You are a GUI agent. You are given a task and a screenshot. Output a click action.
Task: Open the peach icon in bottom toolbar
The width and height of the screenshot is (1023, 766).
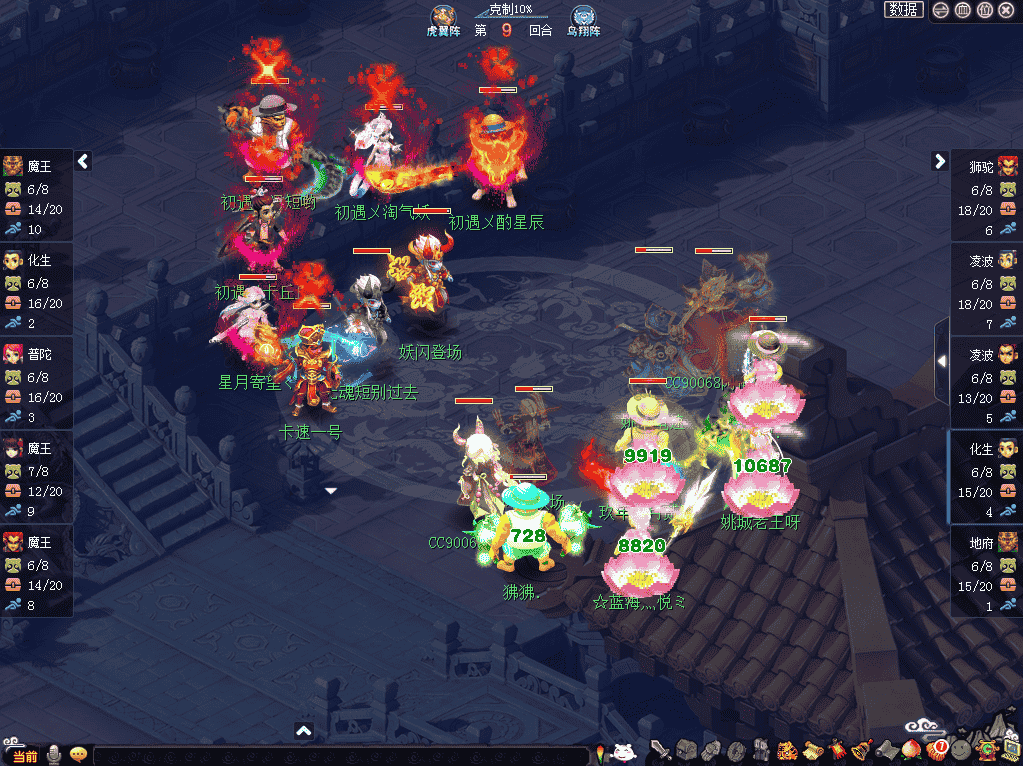coord(910,751)
